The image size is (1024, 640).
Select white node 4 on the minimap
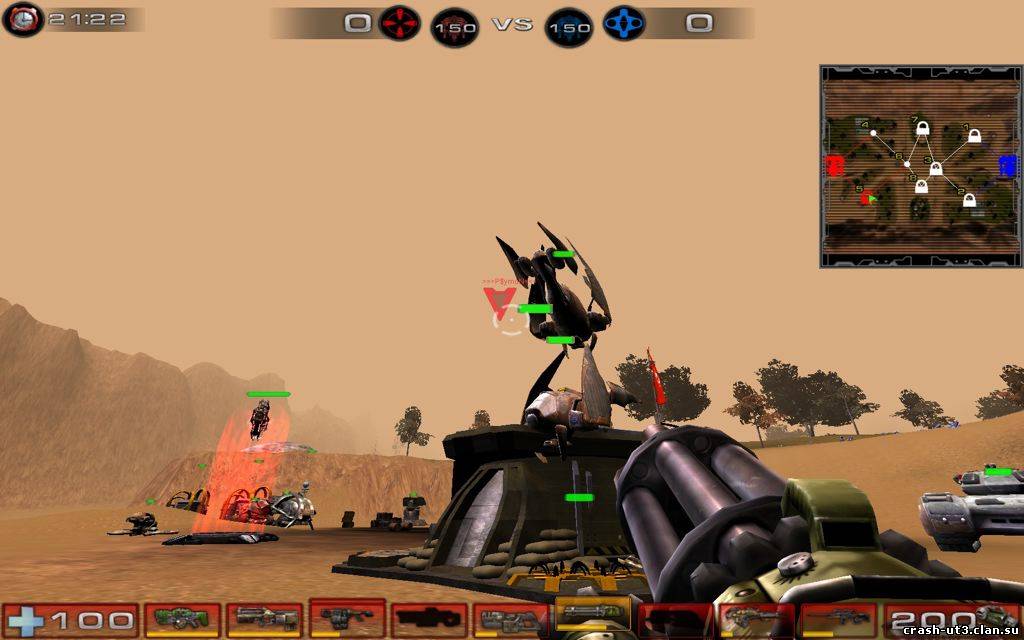tap(873, 132)
